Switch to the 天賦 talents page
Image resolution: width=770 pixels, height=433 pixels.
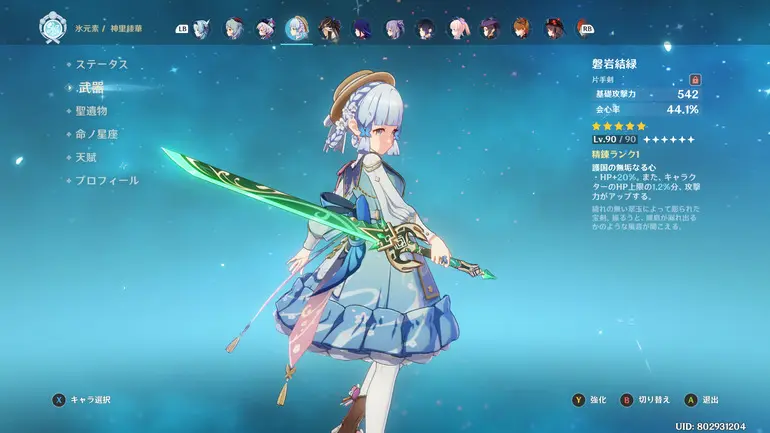coord(87,157)
